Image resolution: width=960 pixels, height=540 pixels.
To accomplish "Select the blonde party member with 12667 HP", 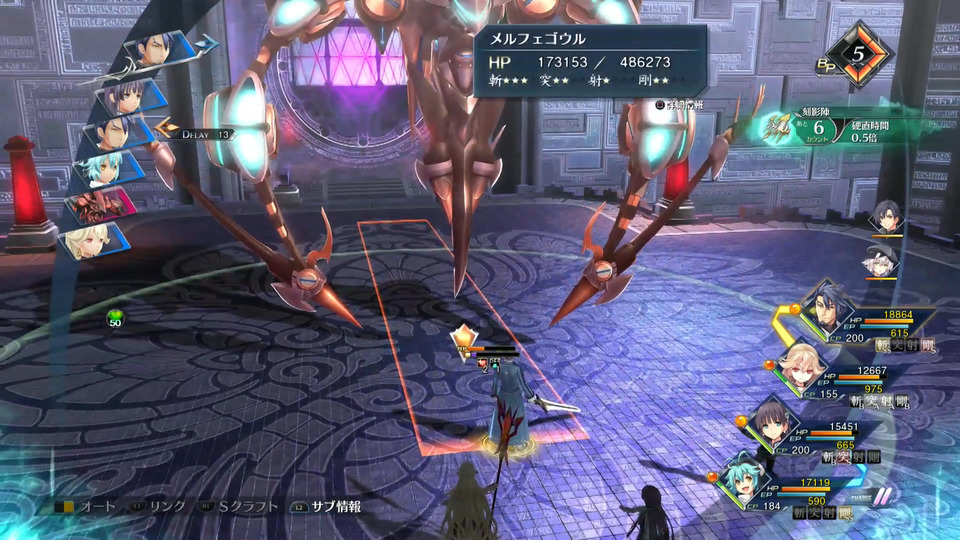I will pyautogui.click(x=801, y=366).
